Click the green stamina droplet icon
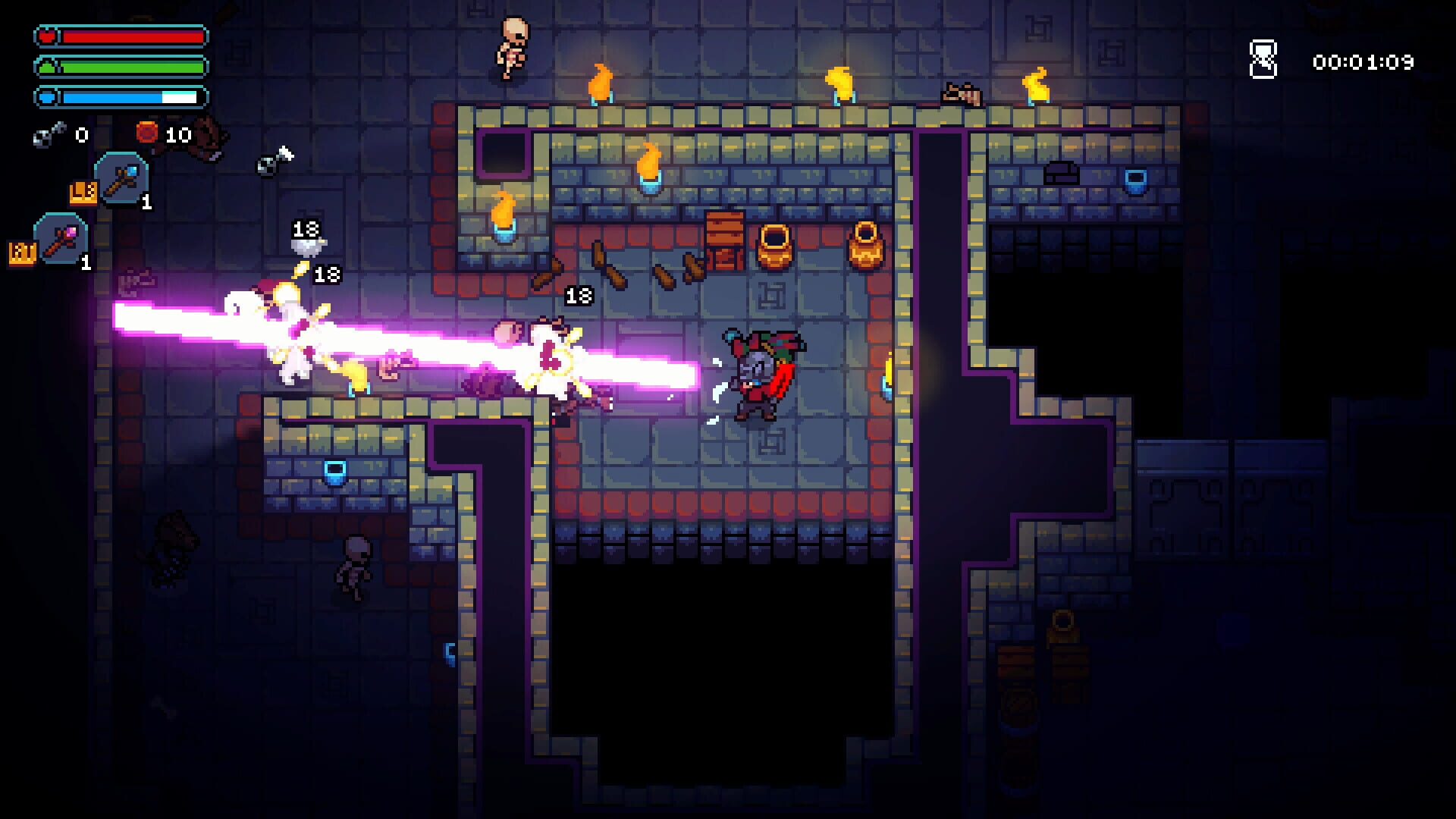This screenshot has height=819, width=1456. (x=46, y=67)
